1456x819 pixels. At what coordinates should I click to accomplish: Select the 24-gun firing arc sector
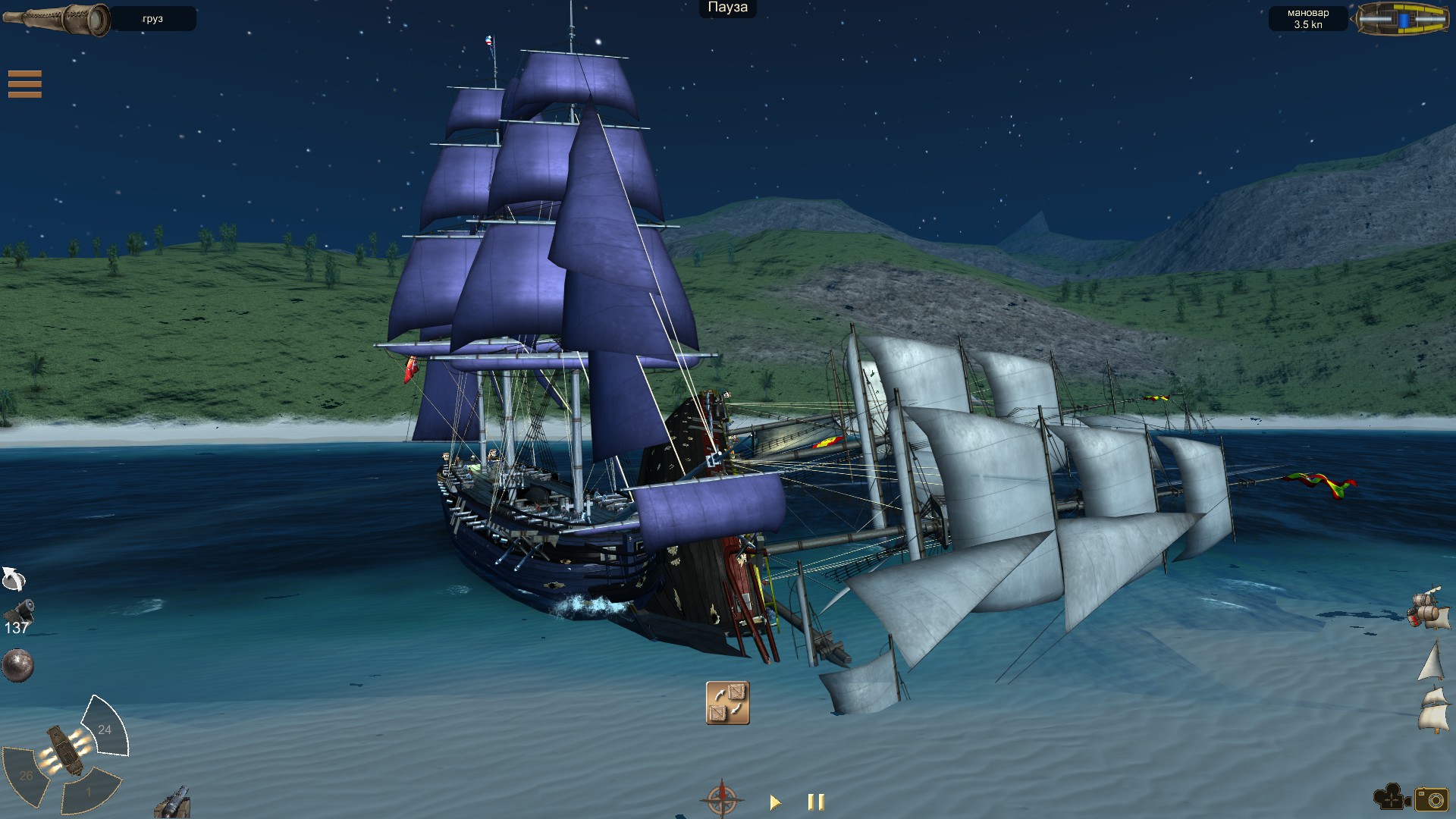point(104,728)
